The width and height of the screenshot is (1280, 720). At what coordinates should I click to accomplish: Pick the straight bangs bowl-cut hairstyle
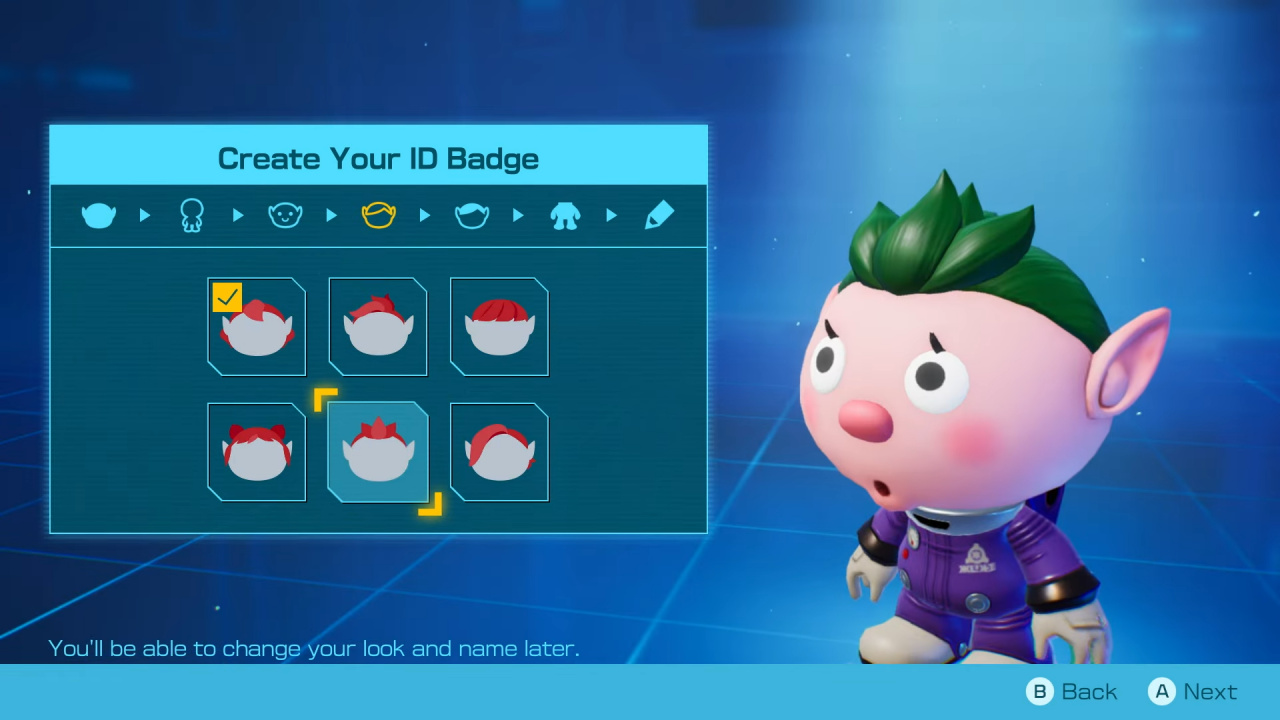[x=499, y=327]
